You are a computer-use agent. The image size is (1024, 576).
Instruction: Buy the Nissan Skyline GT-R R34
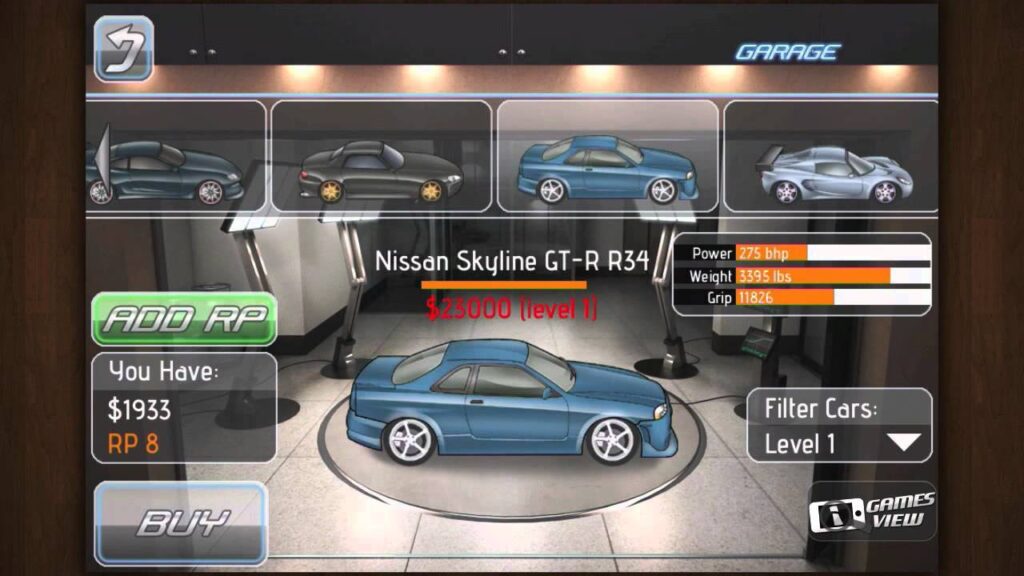(x=181, y=522)
